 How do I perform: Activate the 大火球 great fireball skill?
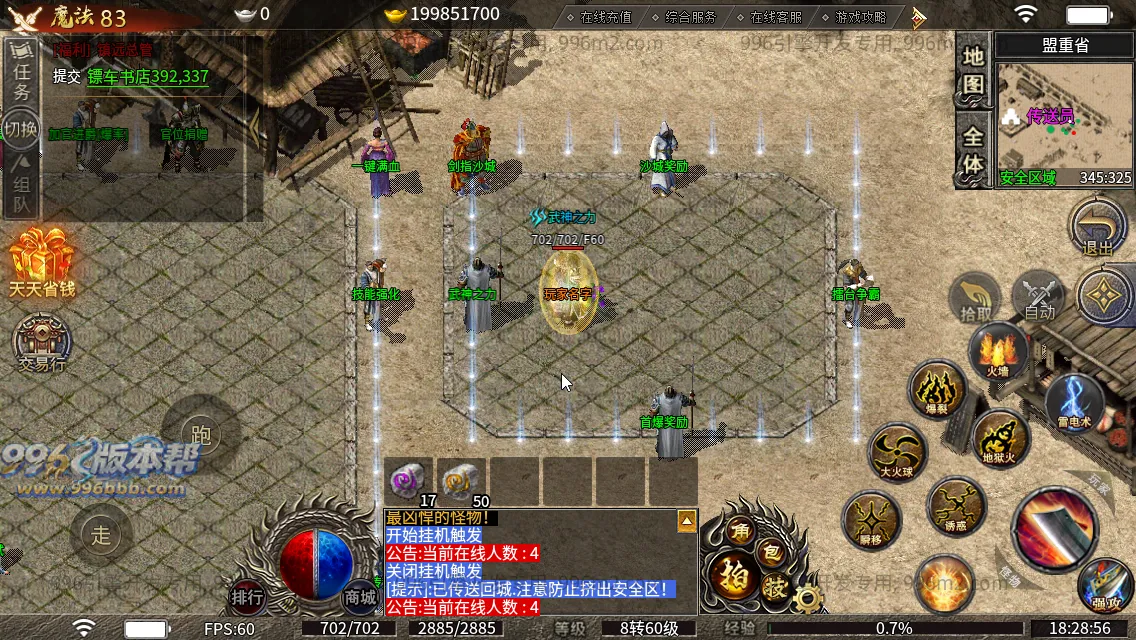[x=897, y=452]
